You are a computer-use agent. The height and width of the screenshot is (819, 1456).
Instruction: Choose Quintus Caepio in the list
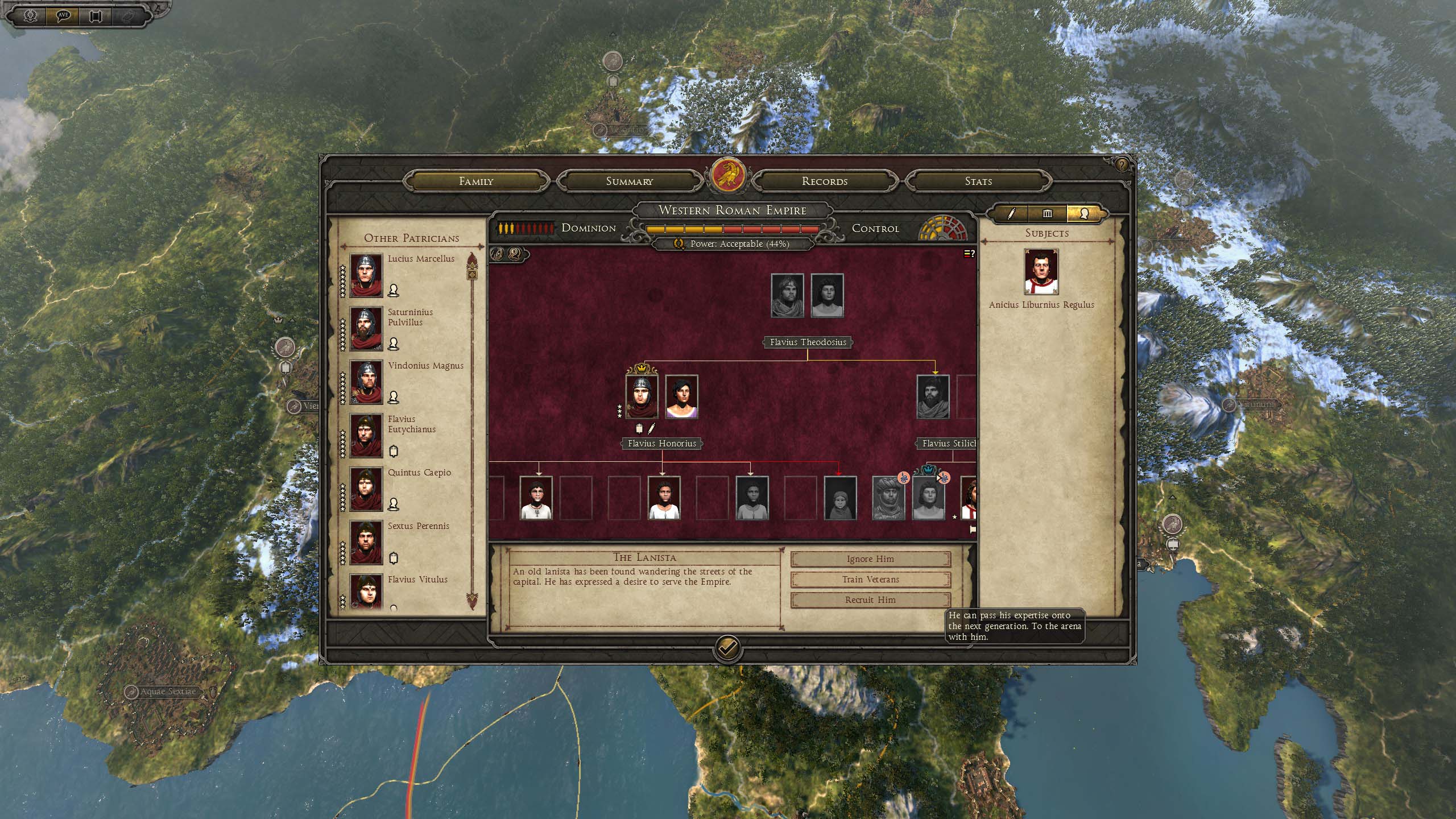[366, 489]
